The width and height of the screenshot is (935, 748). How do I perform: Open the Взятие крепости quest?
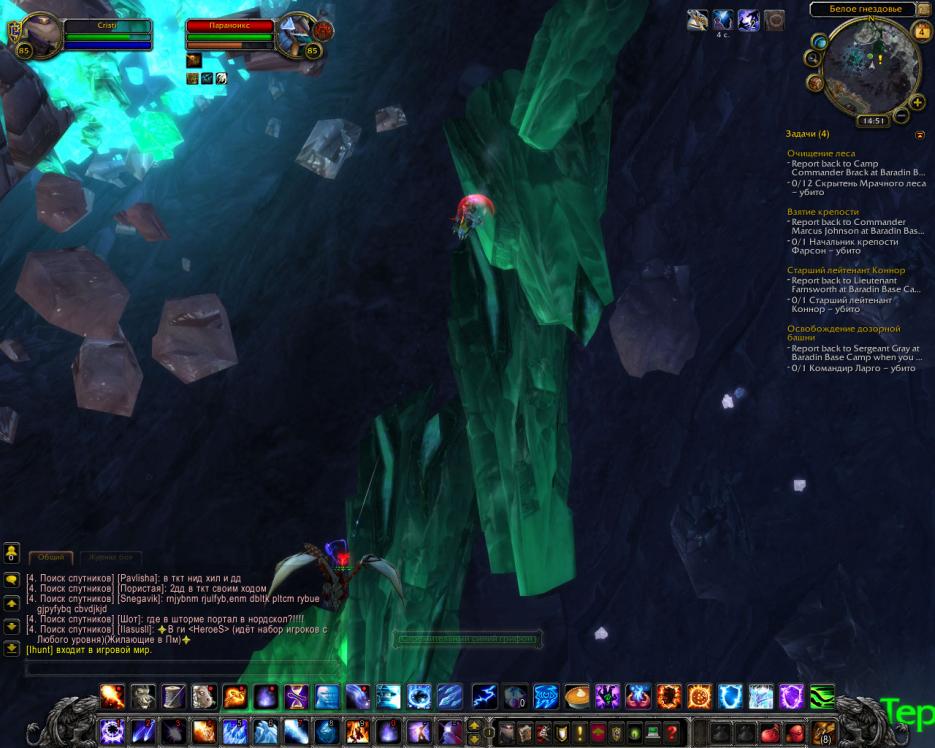[x=823, y=212]
